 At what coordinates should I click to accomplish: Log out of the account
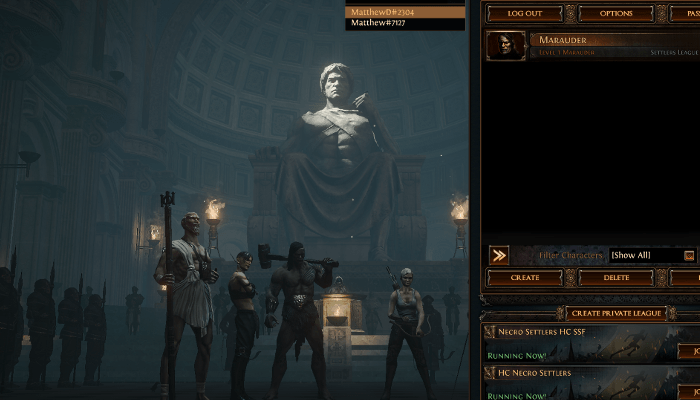(524, 14)
